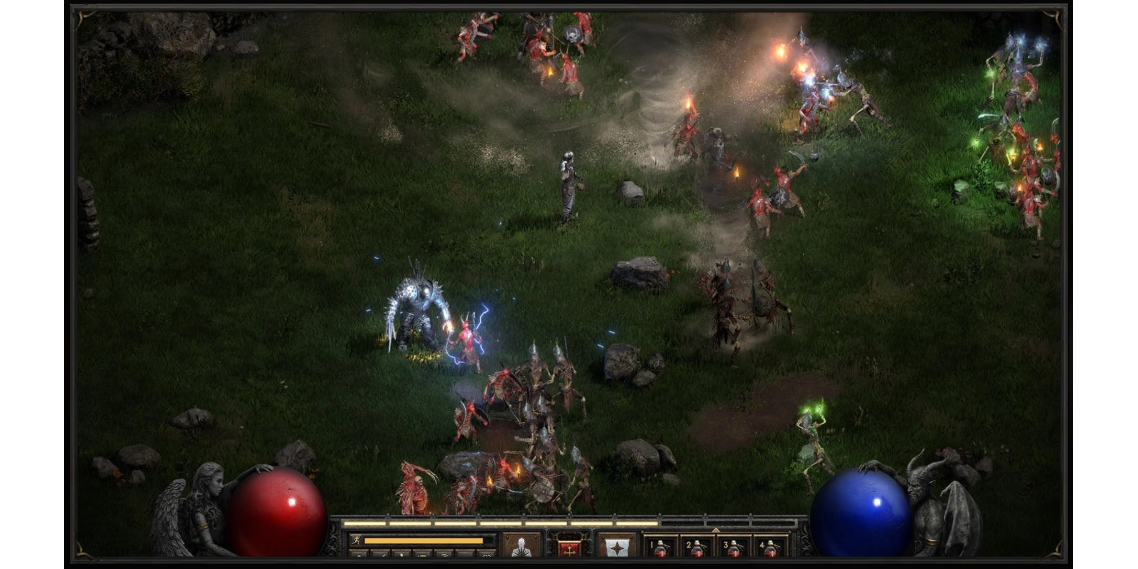1138x569 pixels.
Task: Open the right skill selection (star icon)
Action: click(617, 546)
